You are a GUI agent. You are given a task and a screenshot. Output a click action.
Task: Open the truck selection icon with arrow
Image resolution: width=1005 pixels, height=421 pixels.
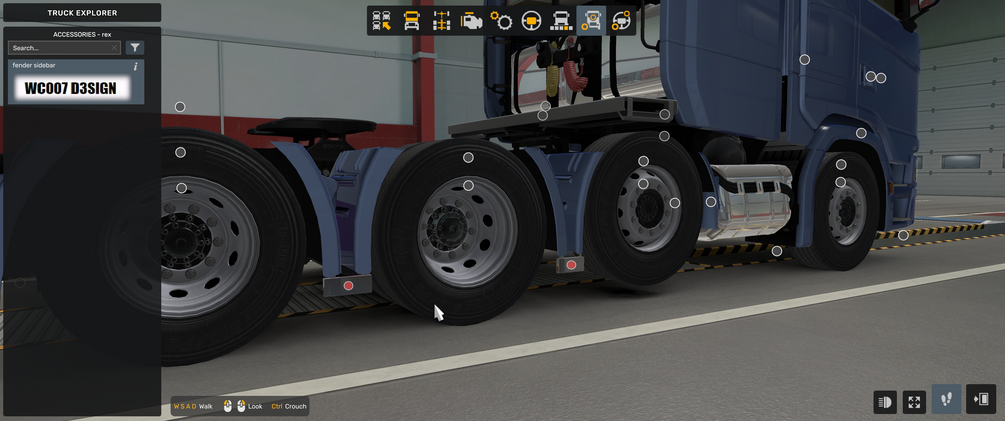[x=382, y=21]
